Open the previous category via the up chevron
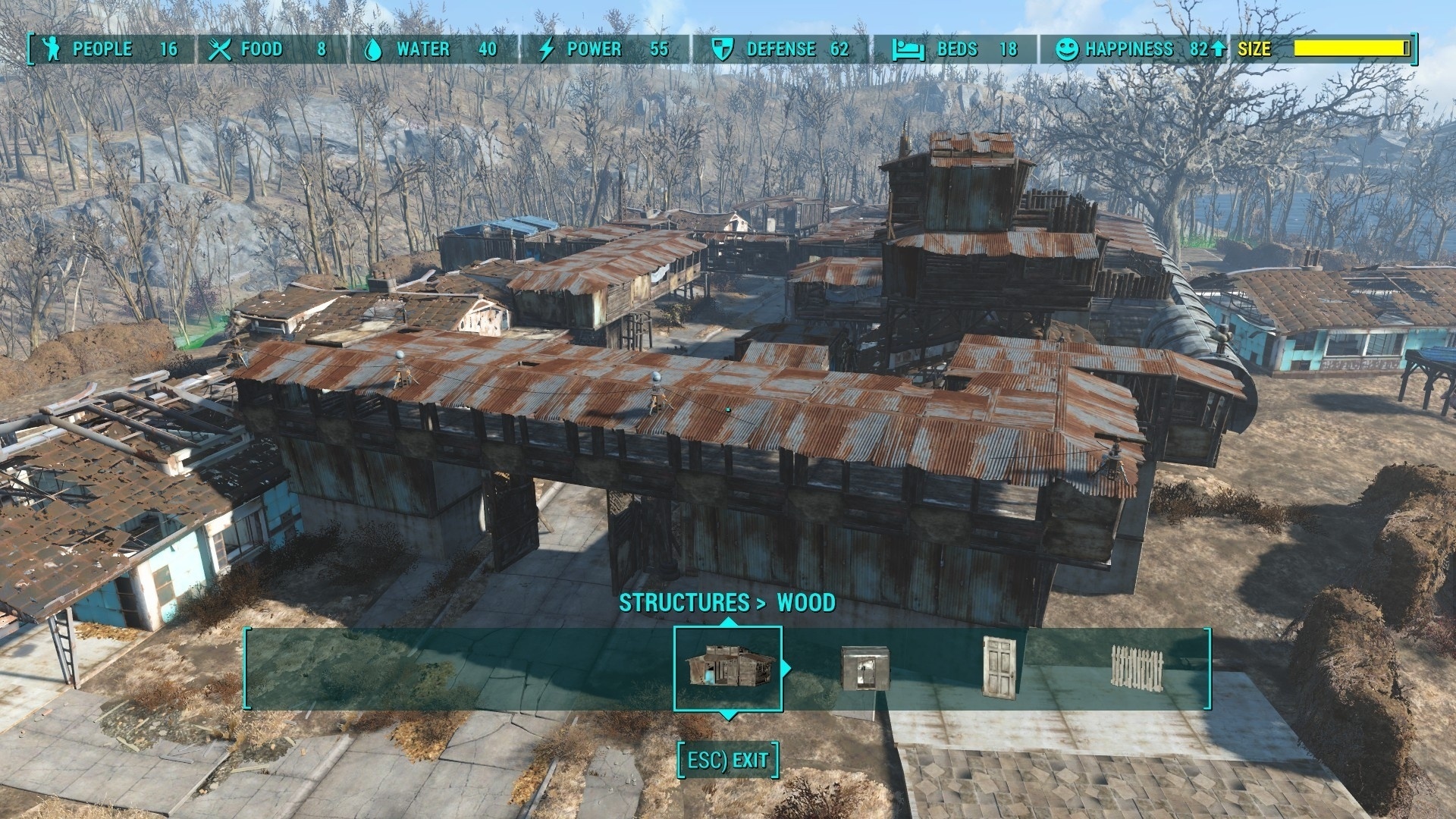1456x819 pixels. pos(730,620)
